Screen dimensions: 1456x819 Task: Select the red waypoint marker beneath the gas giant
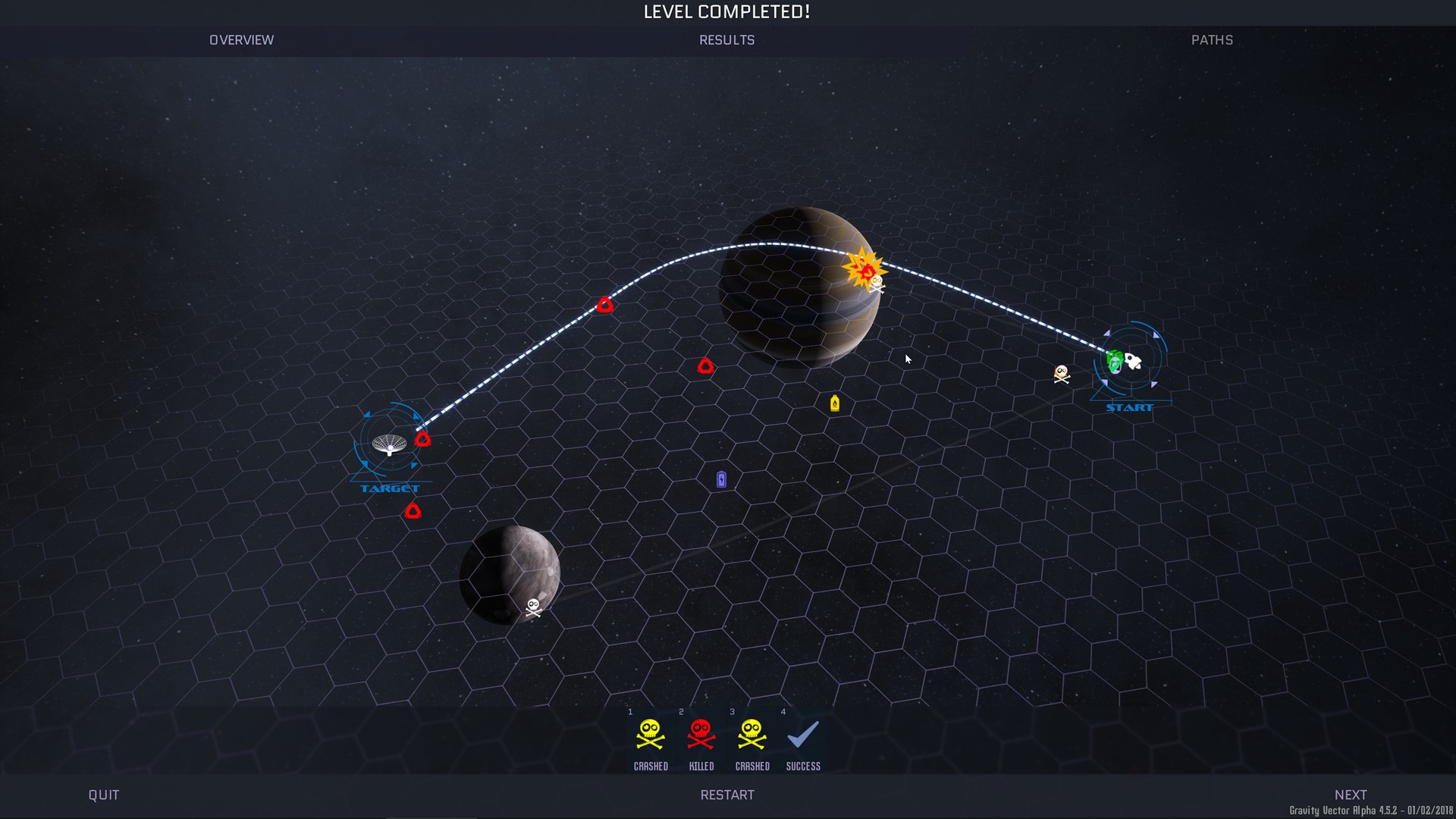point(706,366)
